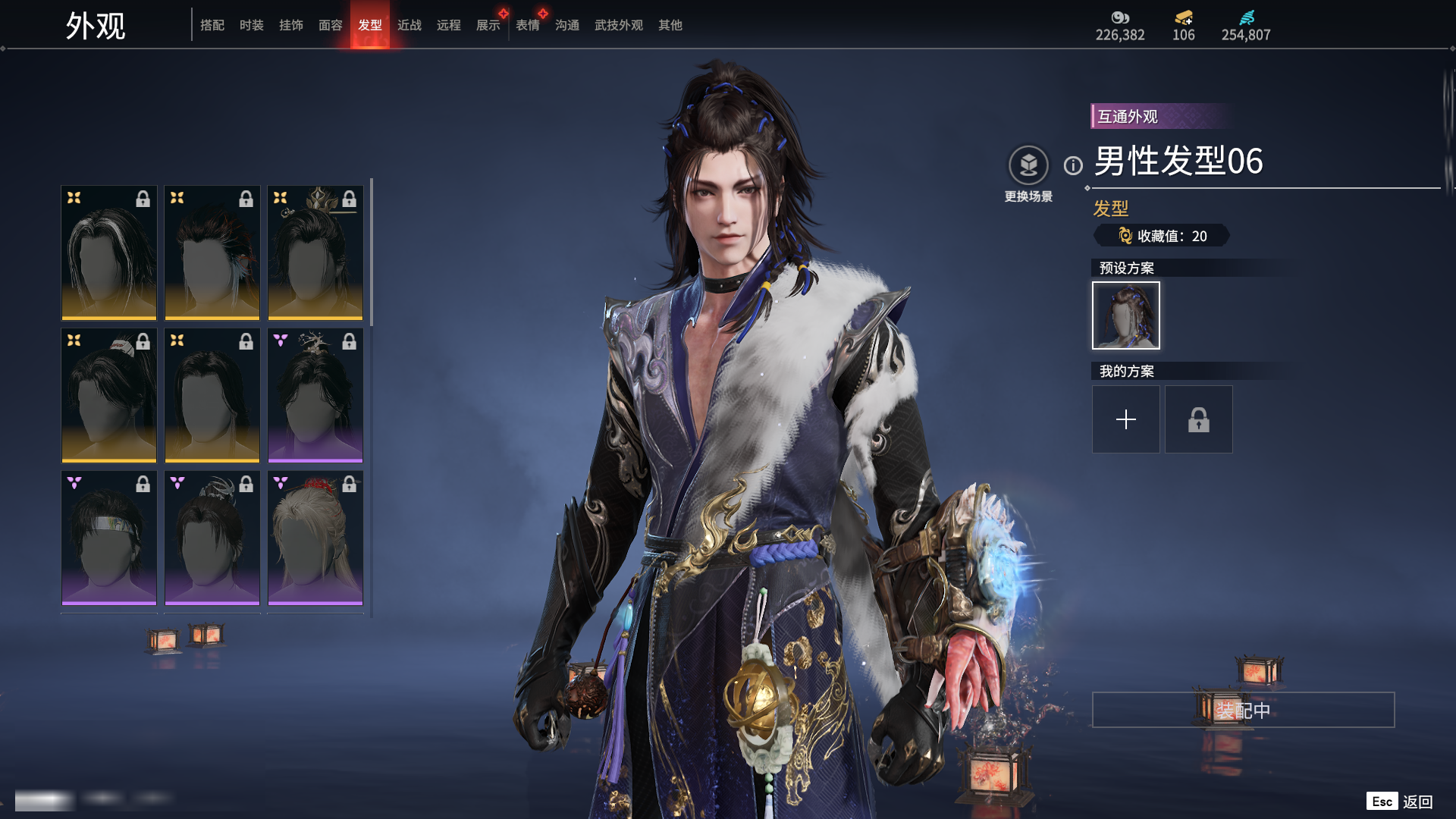Click the locked scheme slot under 我的方案
This screenshot has width=1456, height=819.
(x=1198, y=419)
